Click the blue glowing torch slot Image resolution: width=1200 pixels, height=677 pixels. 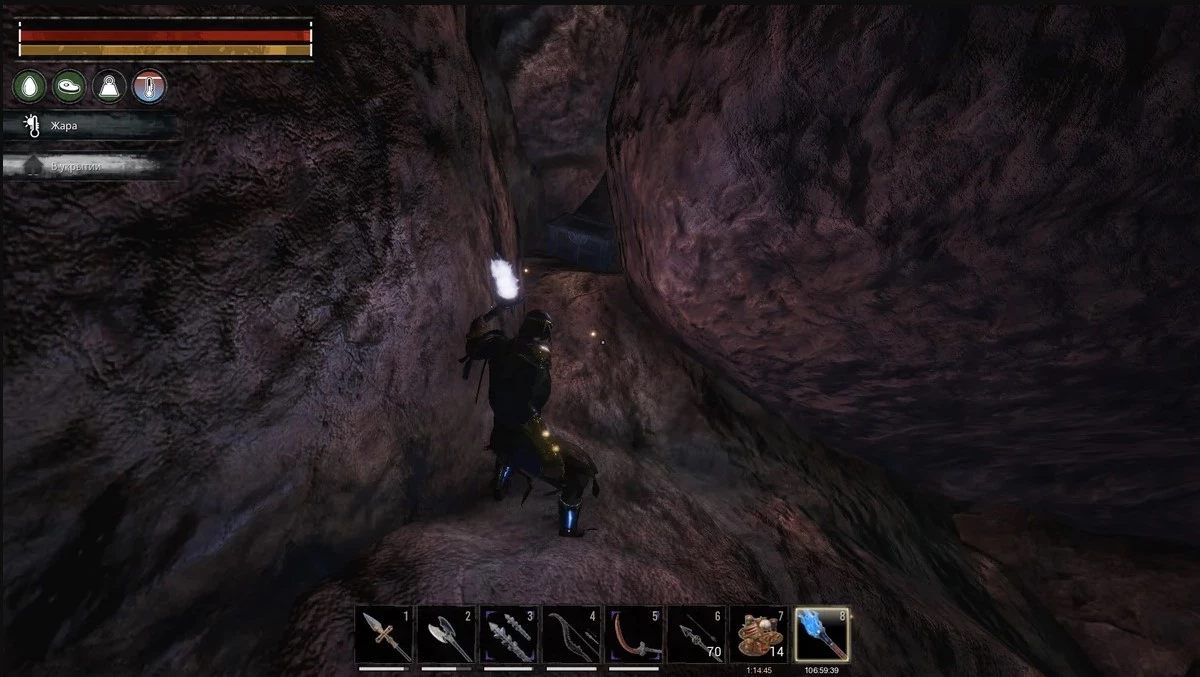[x=822, y=634]
